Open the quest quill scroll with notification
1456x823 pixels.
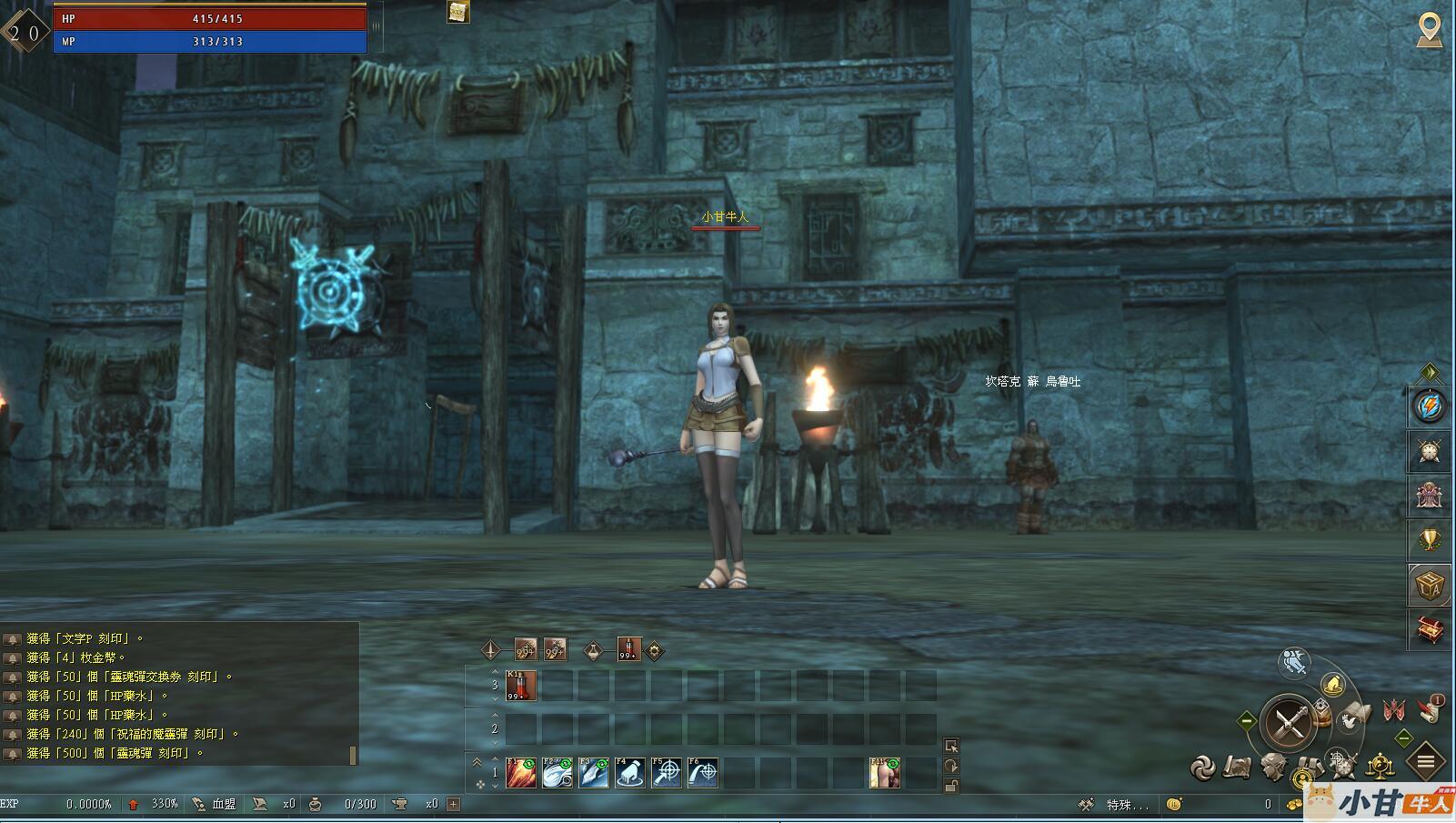pos(1431,709)
